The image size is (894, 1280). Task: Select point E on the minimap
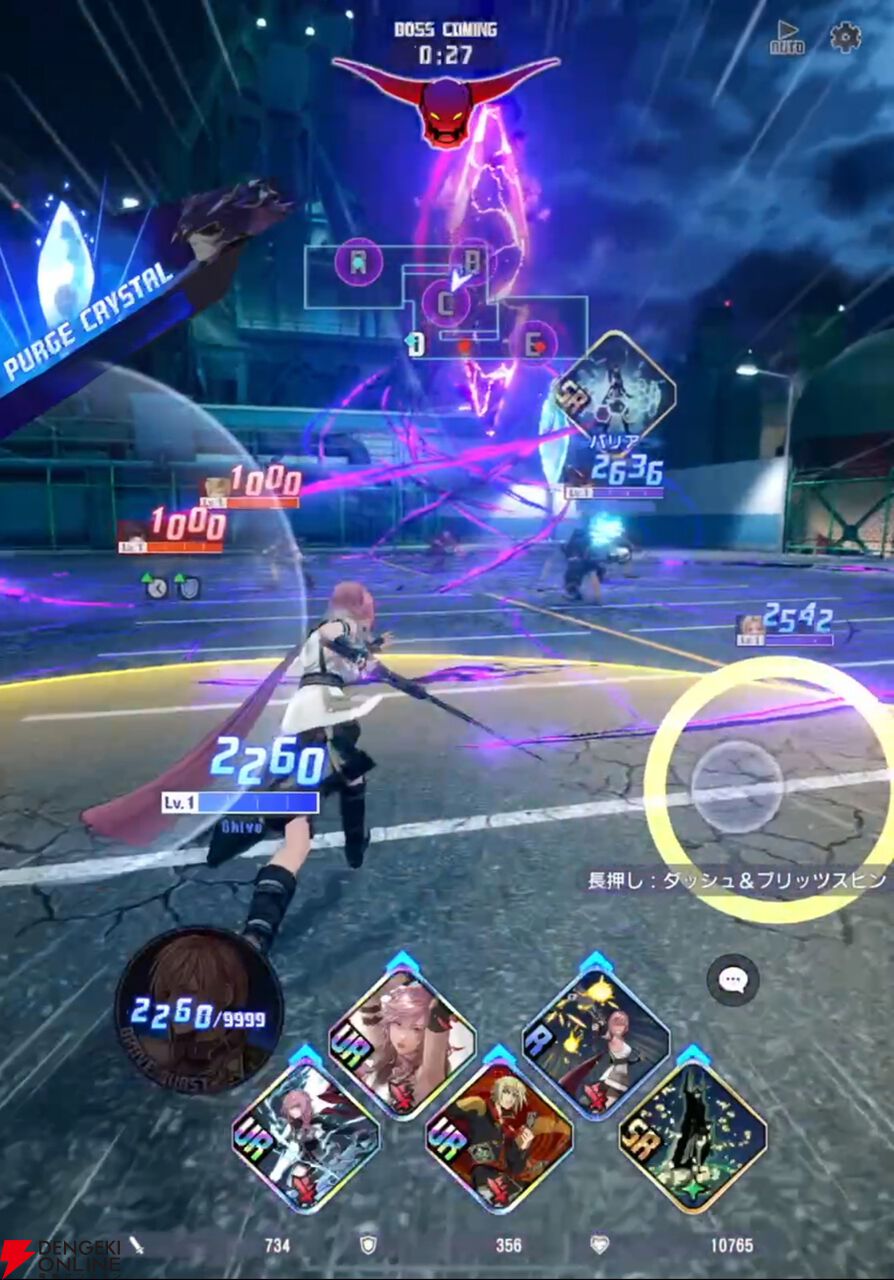[535, 343]
